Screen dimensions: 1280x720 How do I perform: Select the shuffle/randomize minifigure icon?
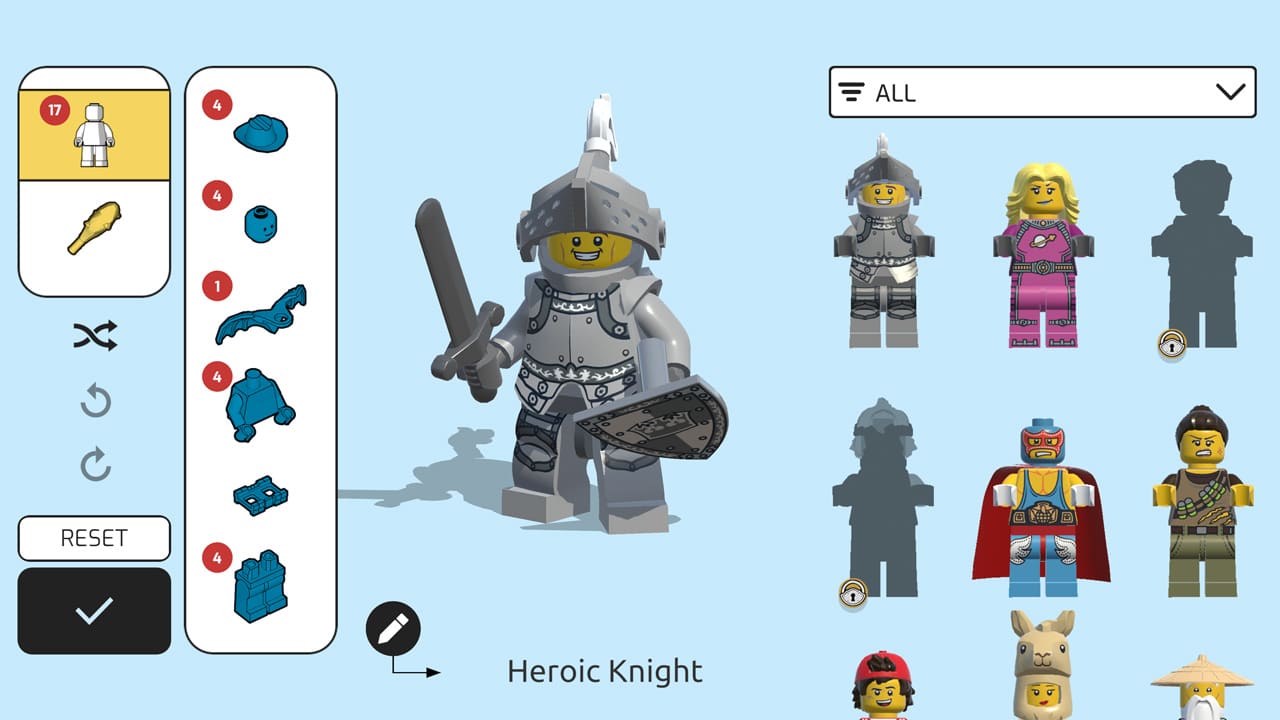point(93,336)
